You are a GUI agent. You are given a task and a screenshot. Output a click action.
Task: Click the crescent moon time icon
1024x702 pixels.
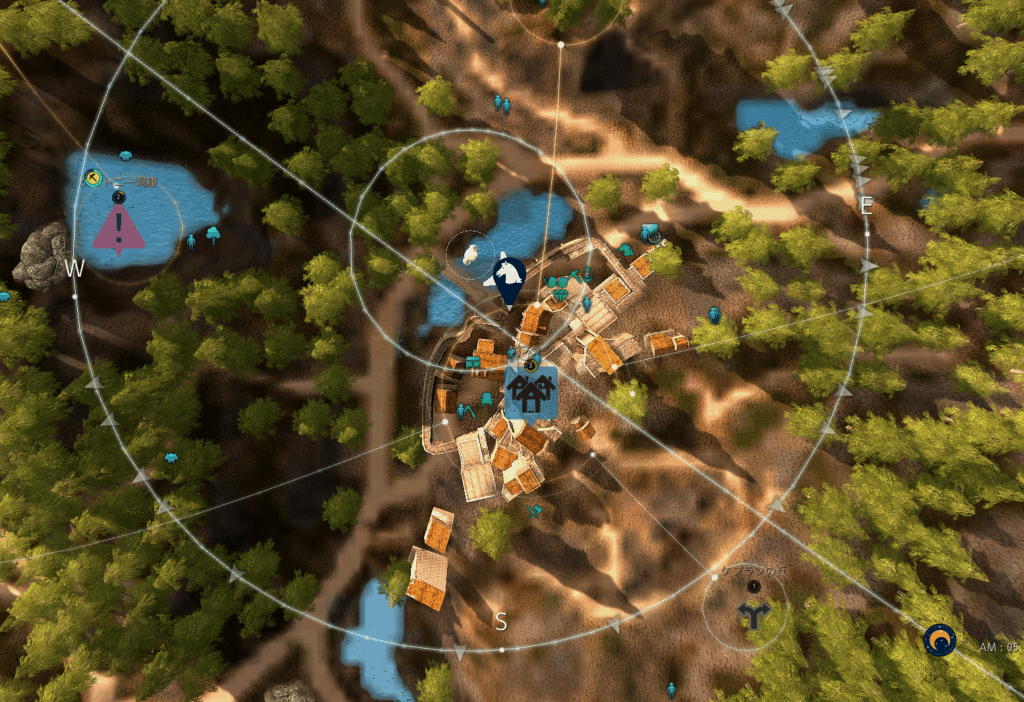[939, 640]
